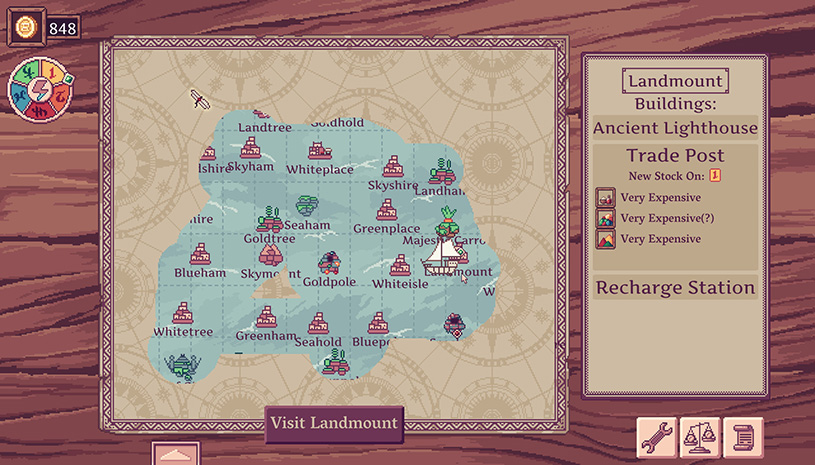Screen dimensions: 815x465
Task: Select the Recharge Station entry
Action: pyautogui.click(x=675, y=288)
